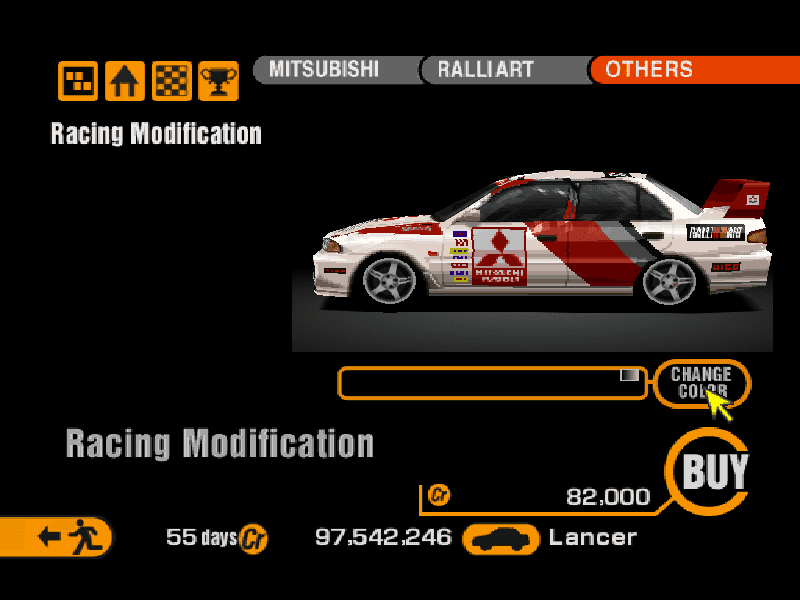Buy the Racing Modification
The width and height of the screenshot is (800, 600).
[714, 471]
